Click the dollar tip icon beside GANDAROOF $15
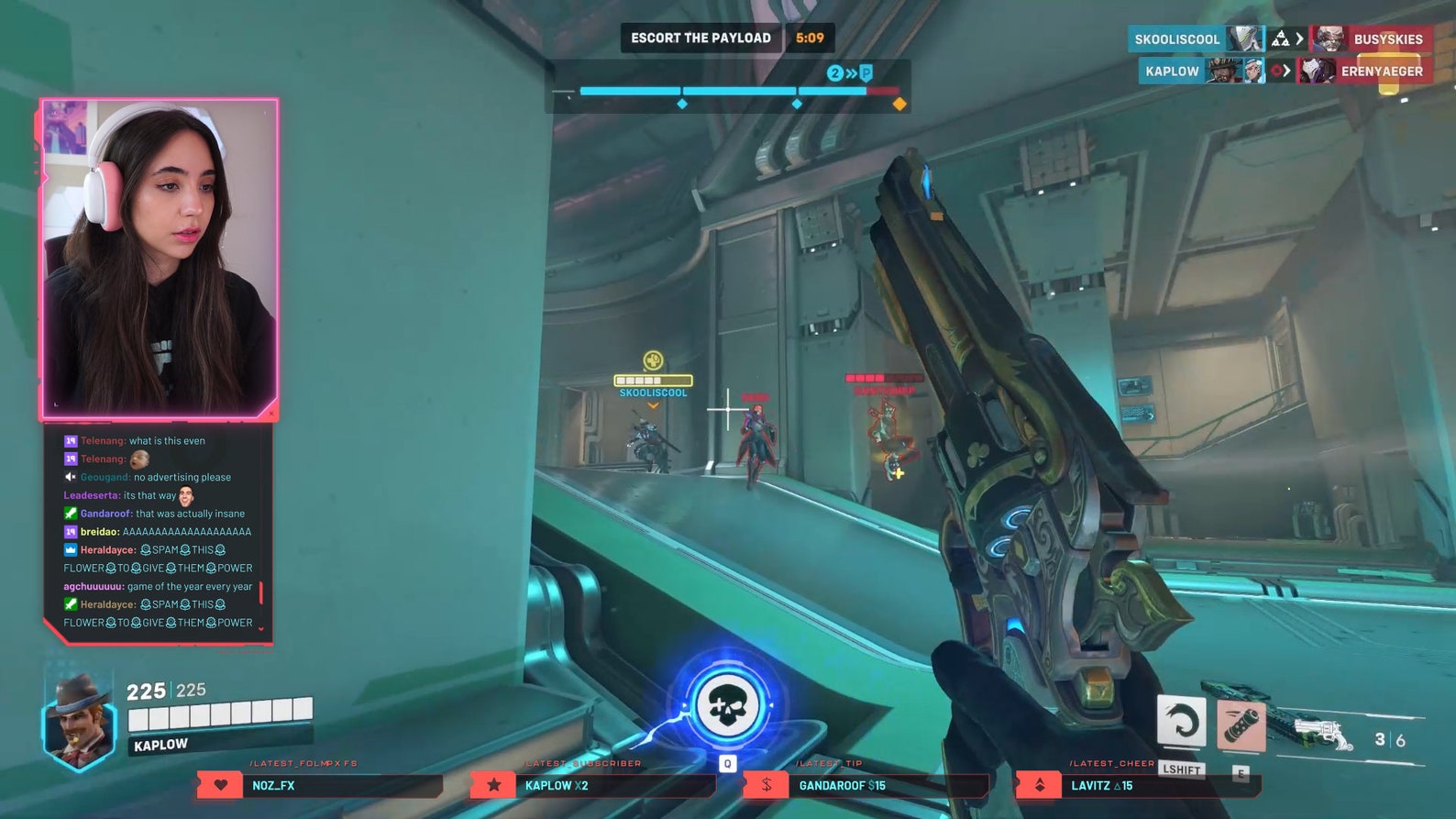This screenshot has height=819, width=1456. coord(765,785)
